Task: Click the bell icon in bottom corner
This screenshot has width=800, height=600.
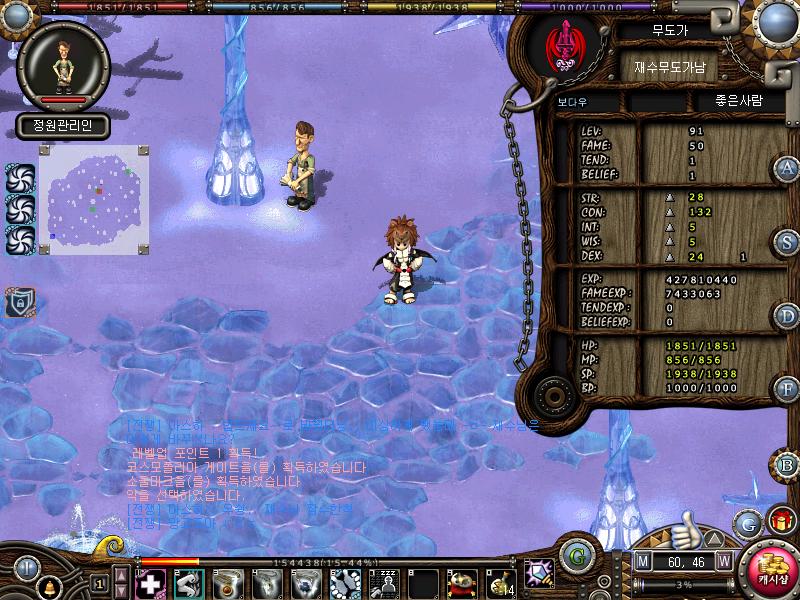Action: pos(45,585)
